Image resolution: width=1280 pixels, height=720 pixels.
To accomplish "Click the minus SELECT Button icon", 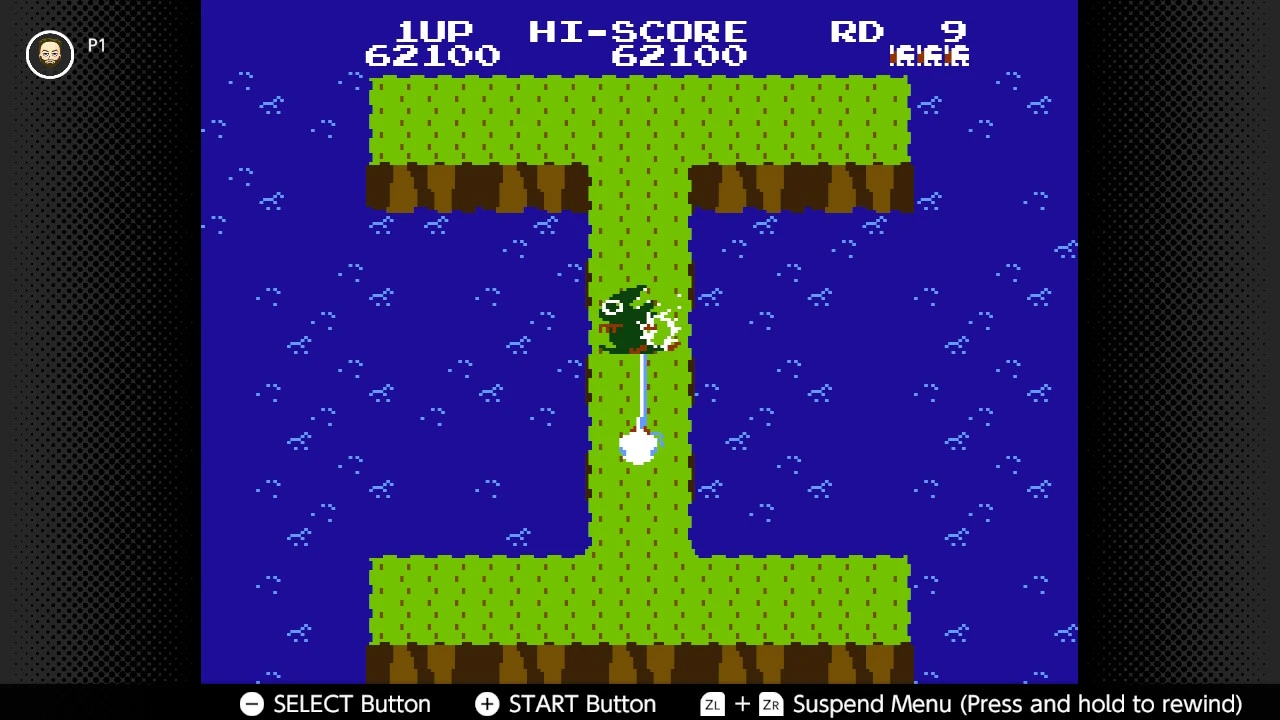I will (252, 705).
